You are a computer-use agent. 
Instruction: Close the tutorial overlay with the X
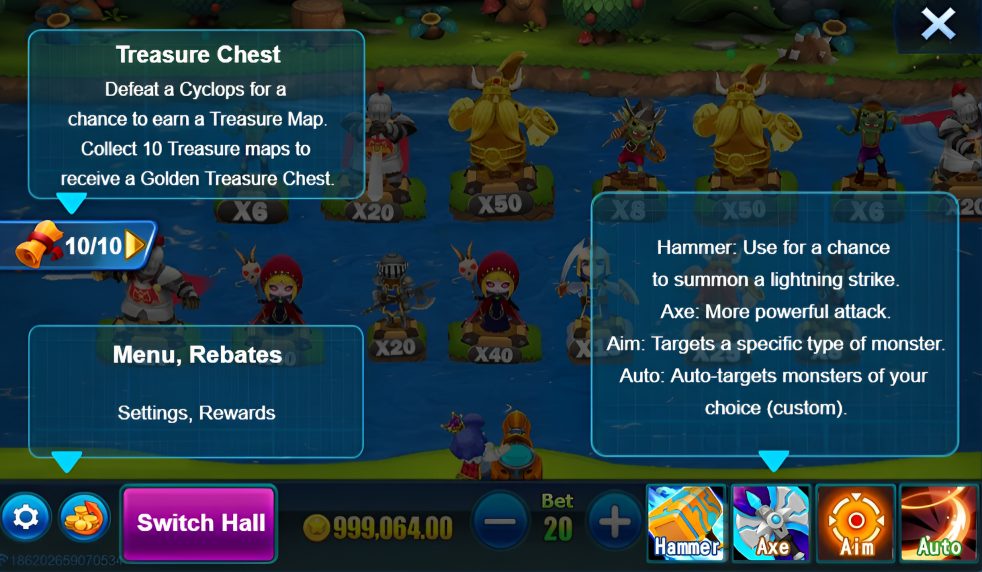(x=938, y=24)
